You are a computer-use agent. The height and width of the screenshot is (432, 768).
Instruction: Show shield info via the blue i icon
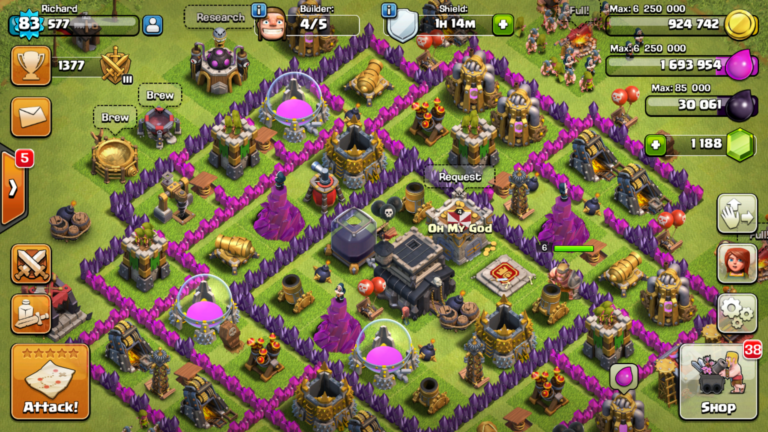(x=391, y=10)
